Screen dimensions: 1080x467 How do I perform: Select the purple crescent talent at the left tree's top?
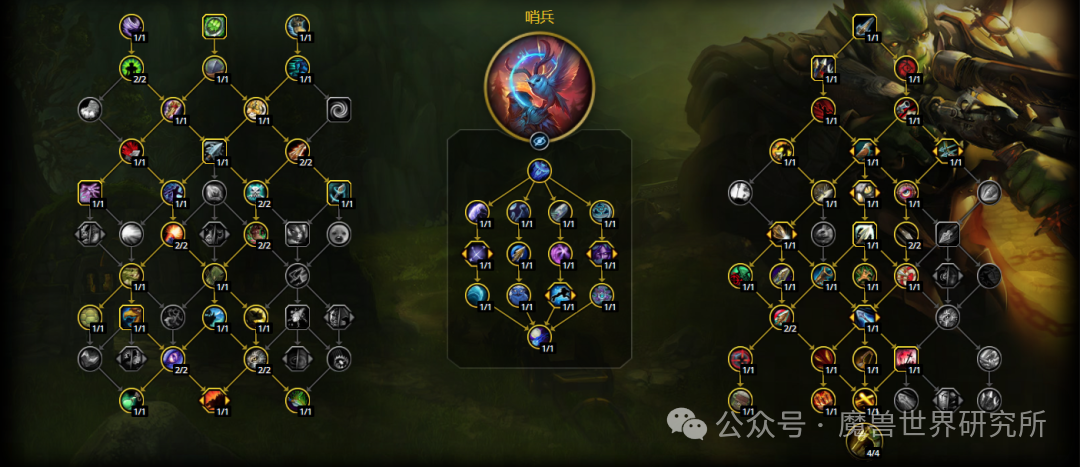pyautogui.click(x=132, y=26)
